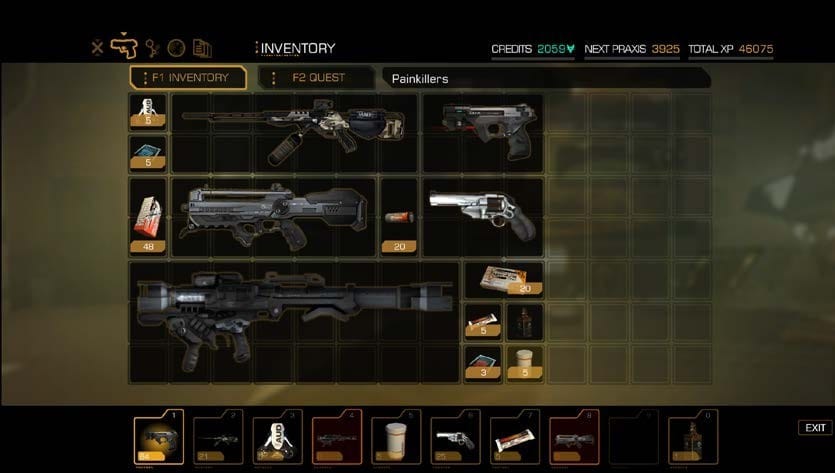
Task: Choose the dark bottle in inventory grid
Action: 524,322
